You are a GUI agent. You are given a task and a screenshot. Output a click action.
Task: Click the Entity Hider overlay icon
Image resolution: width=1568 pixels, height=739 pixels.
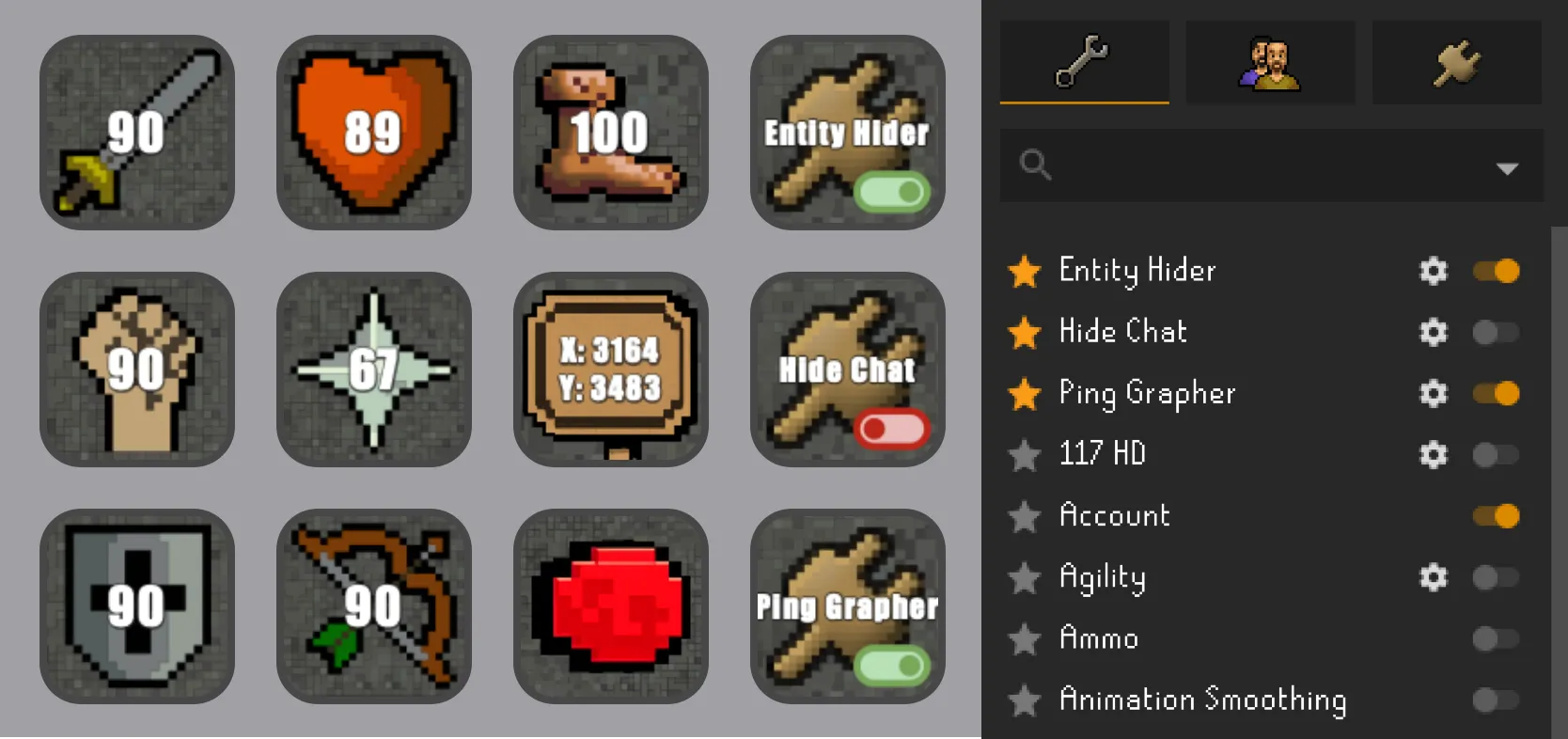point(846,133)
